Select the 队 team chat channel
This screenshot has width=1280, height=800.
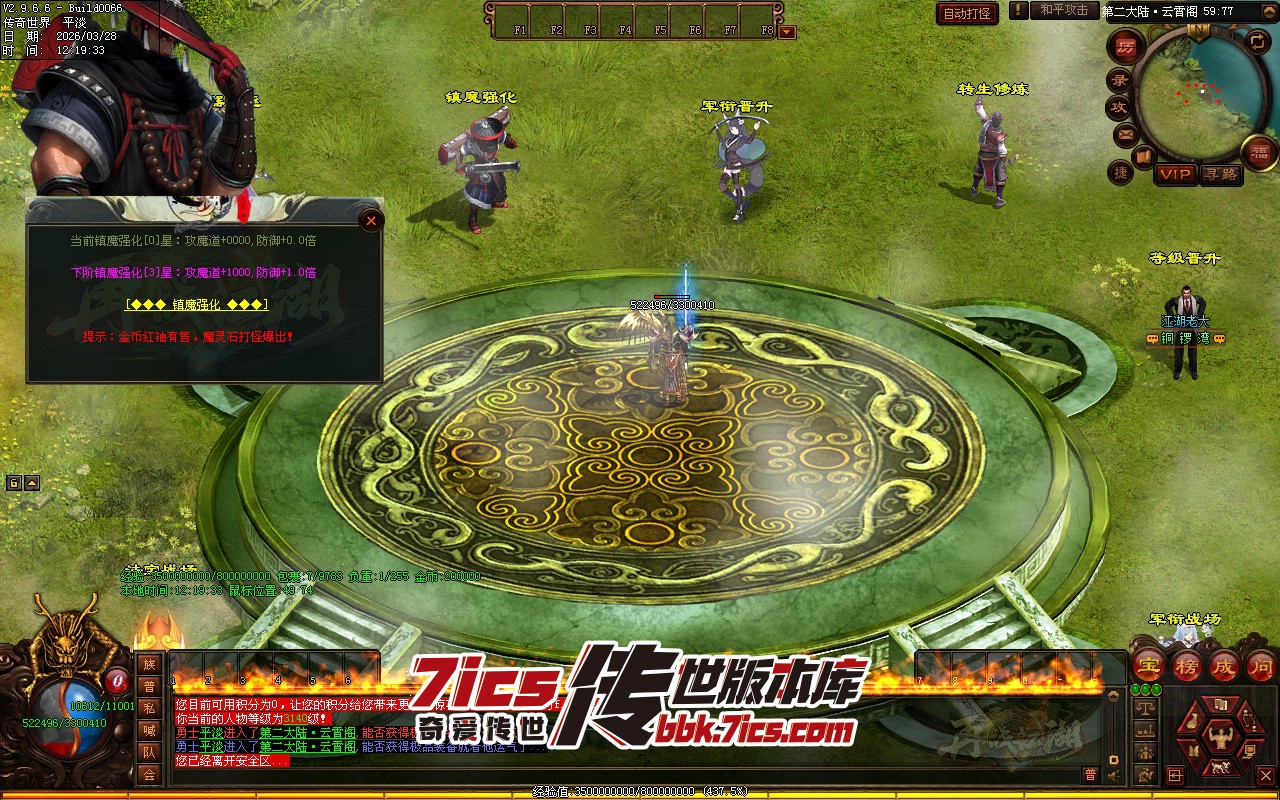click(149, 752)
